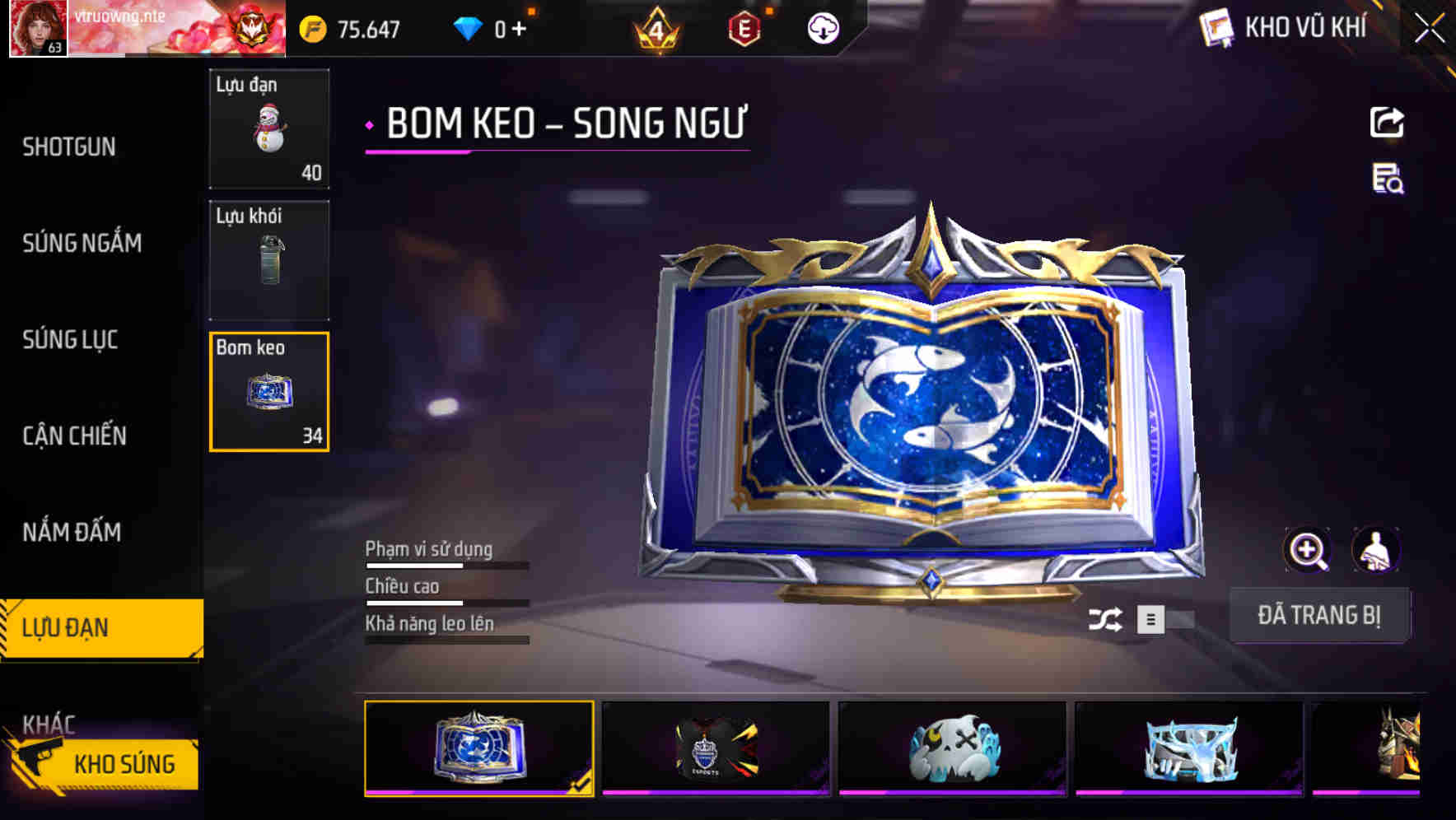Switch to the SHOTGUN category

pos(69,146)
